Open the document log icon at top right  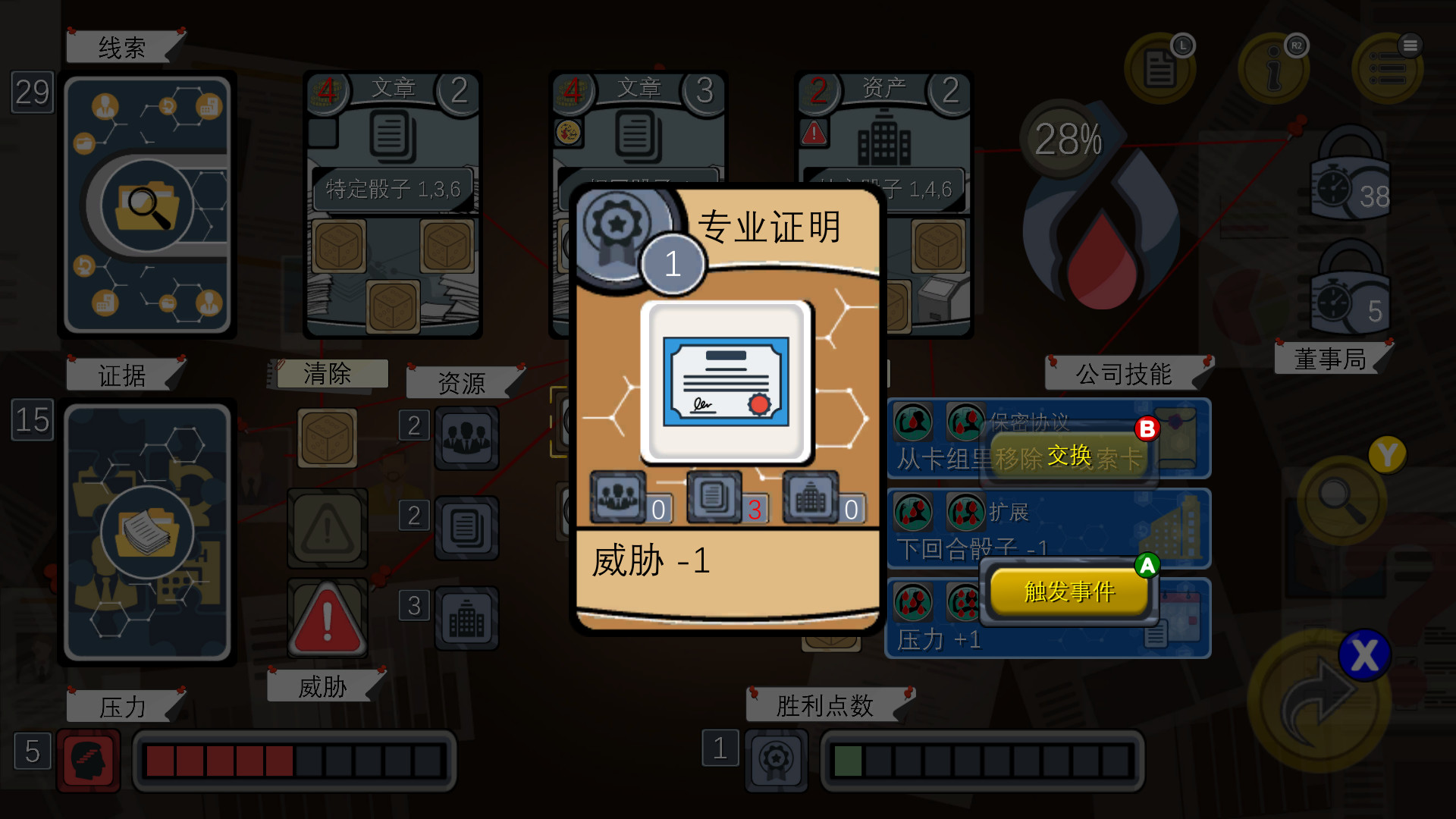(x=1160, y=67)
